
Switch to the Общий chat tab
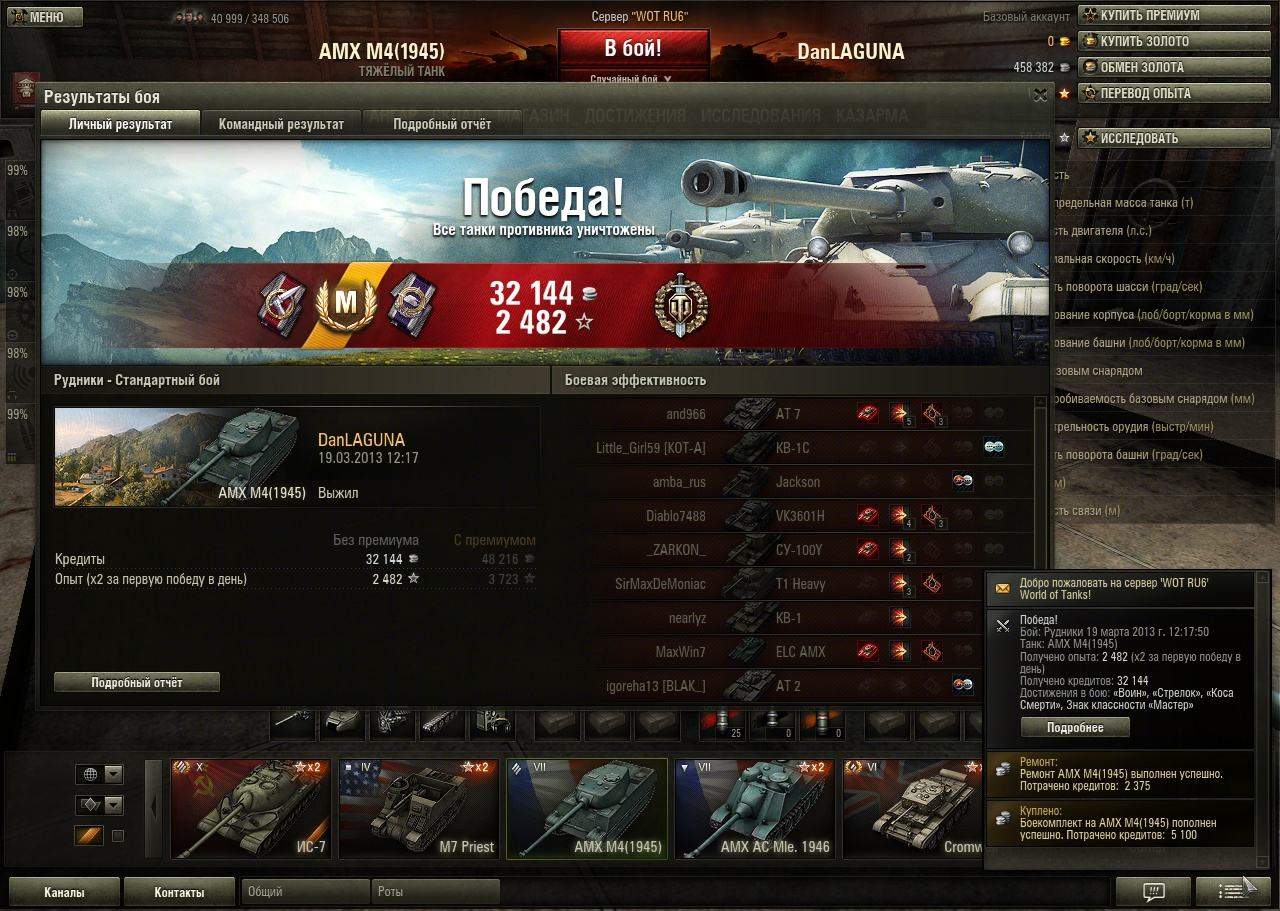[304, 891]
